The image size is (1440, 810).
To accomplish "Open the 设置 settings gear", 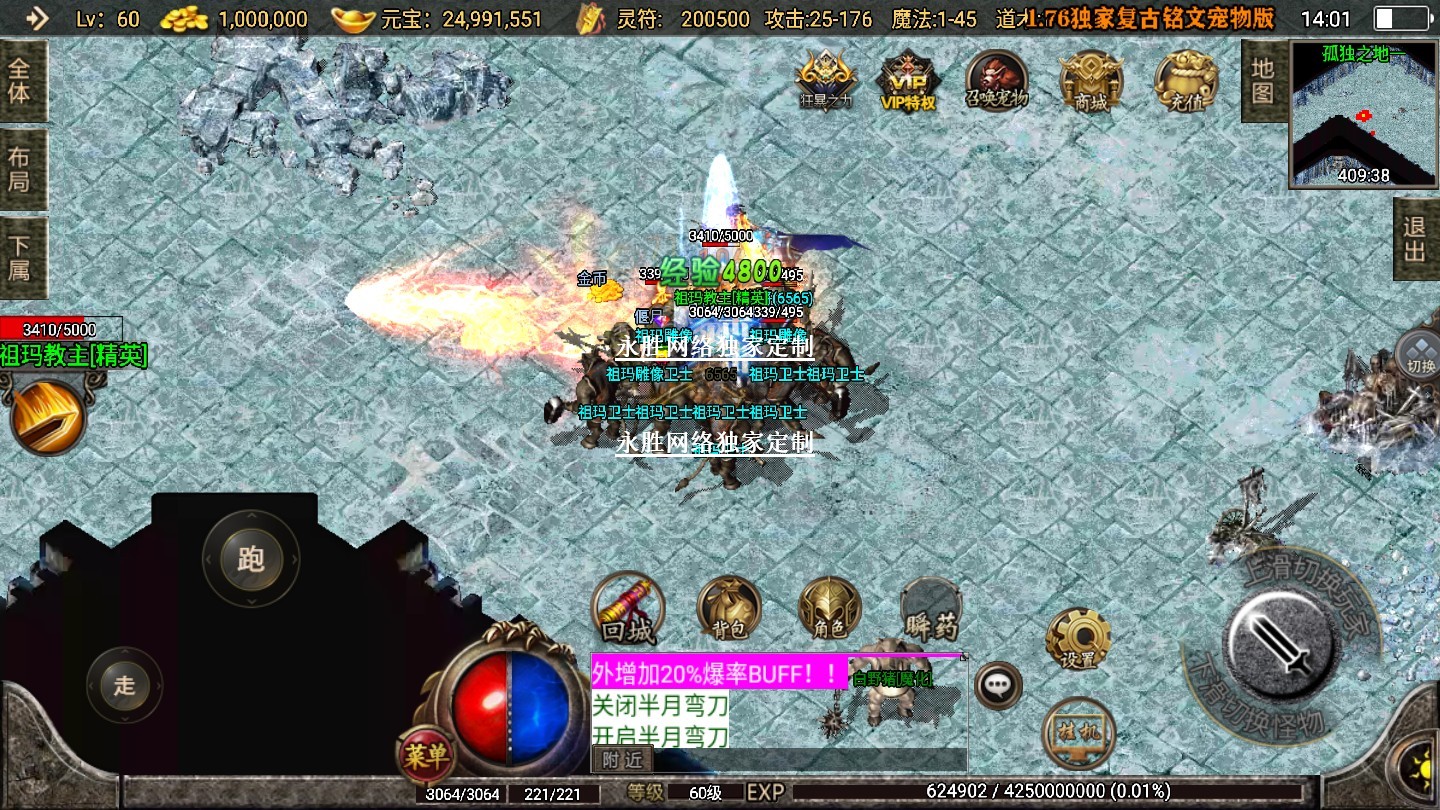I will click(x=1078, y=638).
